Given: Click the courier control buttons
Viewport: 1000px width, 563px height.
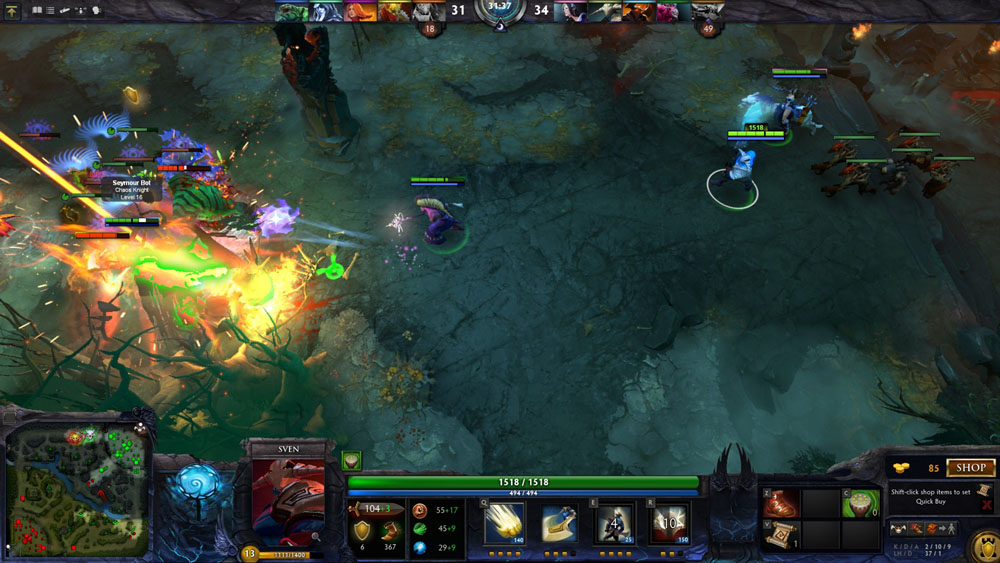Looking at the screenshot, I should pyautogui.click(x=923, y=527).
